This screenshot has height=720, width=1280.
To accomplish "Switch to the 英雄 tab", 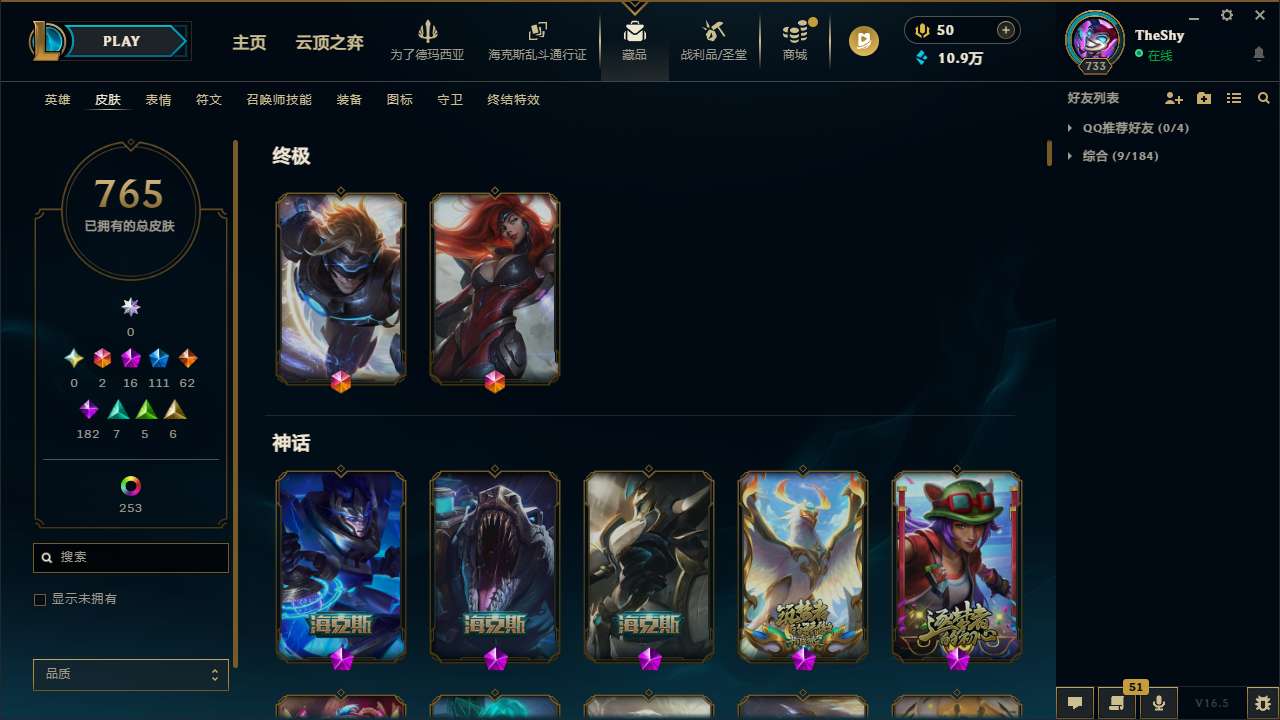I will [57, 100].
